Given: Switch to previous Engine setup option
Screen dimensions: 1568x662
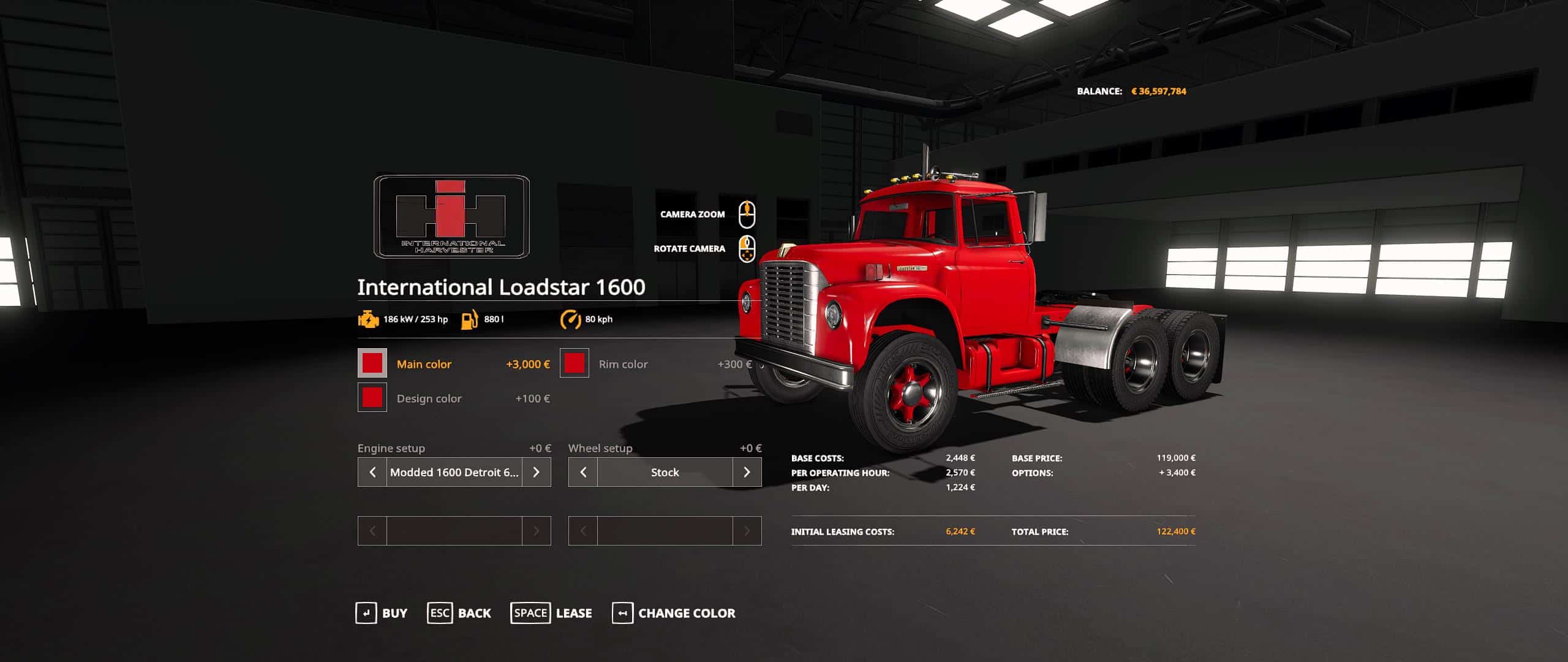Looking at the screenshot, I should point(372,472).
